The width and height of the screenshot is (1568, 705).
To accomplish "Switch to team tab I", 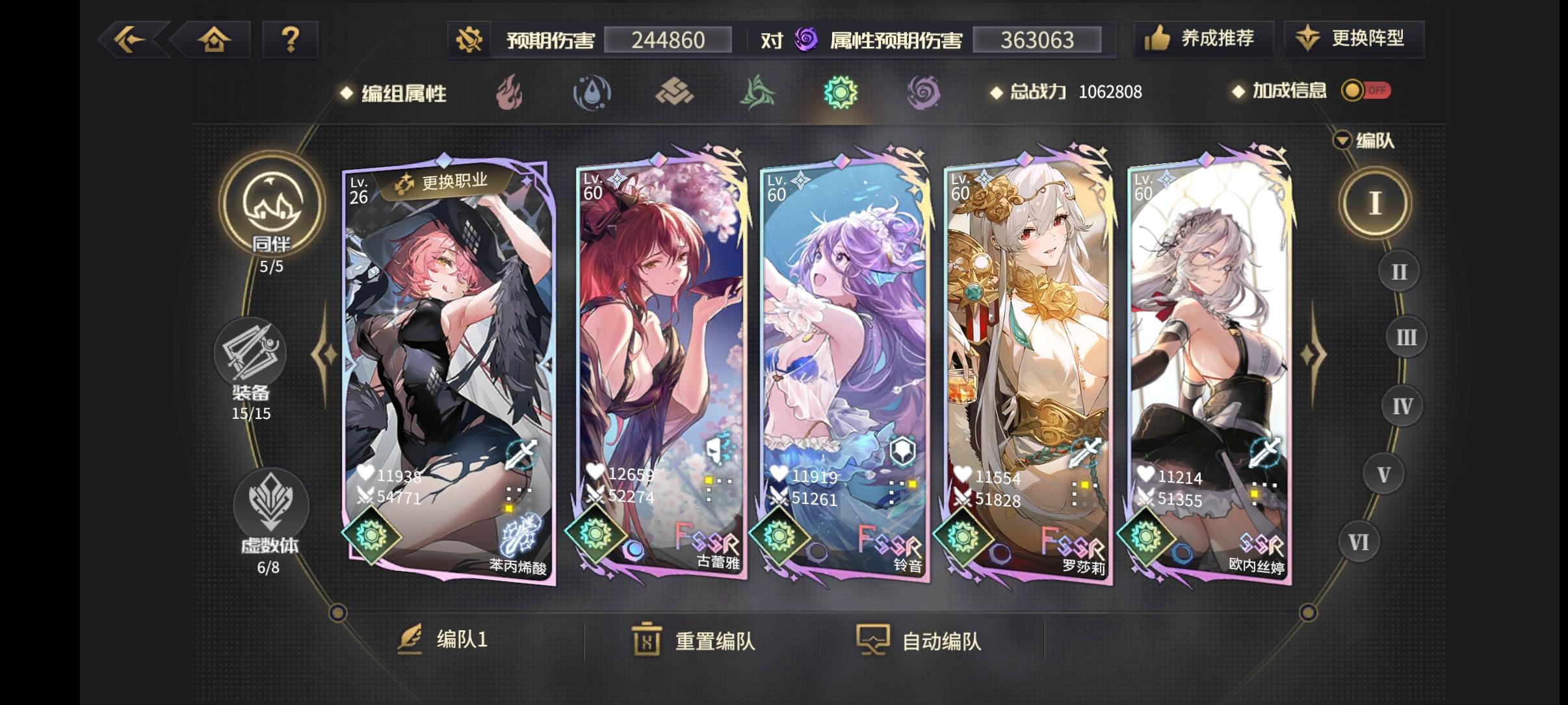I will (1376, 202).
